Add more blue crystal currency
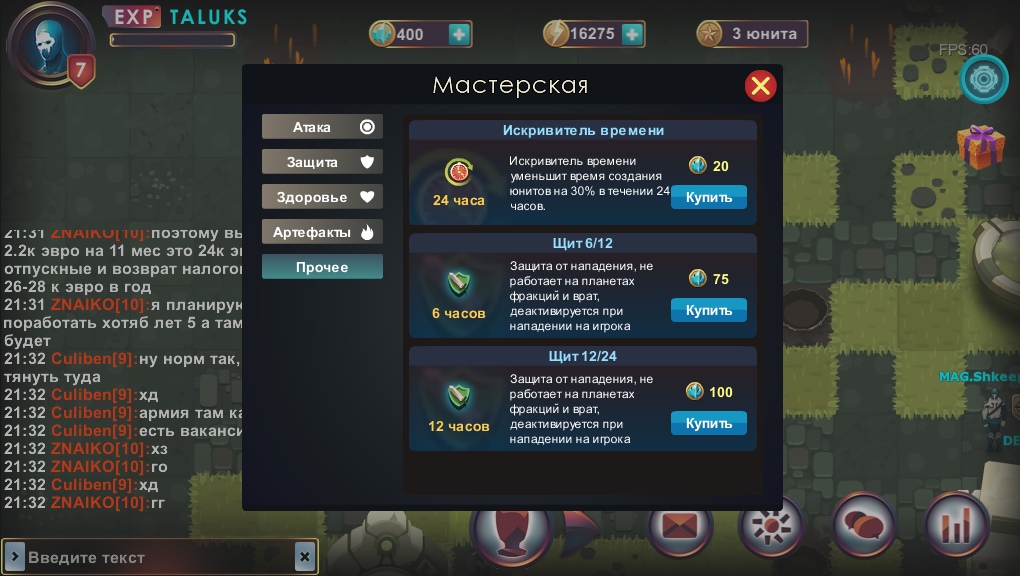The height and width of the screenshot is (576, 1020). [x=459, y=34]
